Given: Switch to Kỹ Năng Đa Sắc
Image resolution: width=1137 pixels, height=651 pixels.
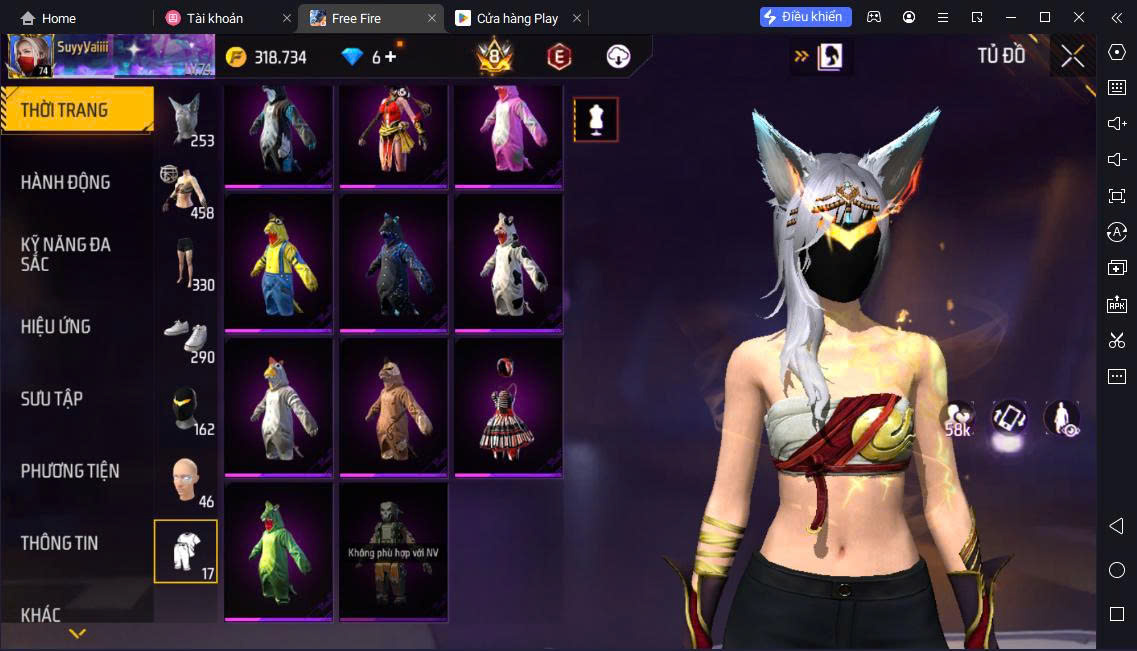Looking at the screenshot, I should (x=66, y=254).
